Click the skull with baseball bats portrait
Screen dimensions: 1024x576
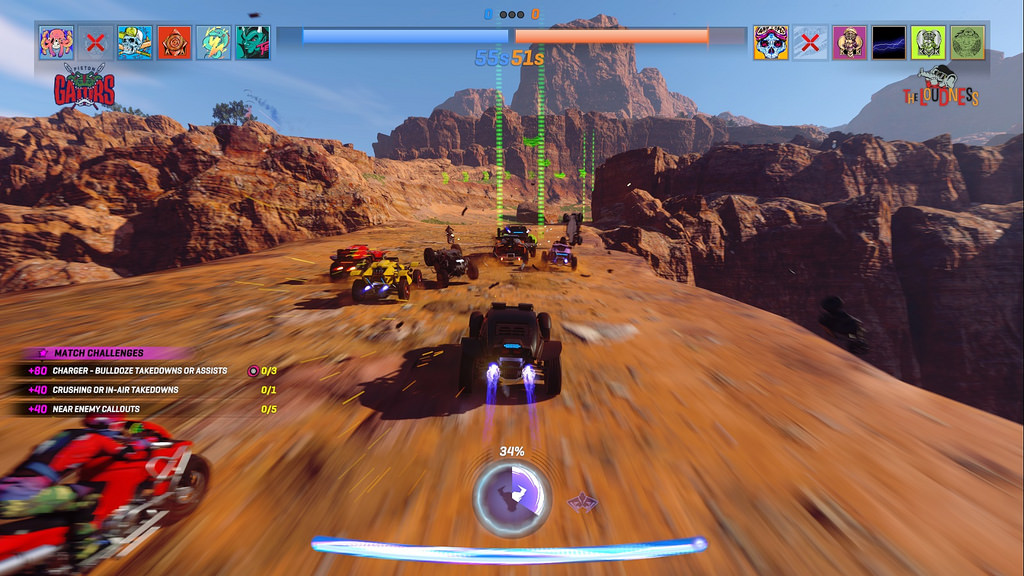[x=135, y=42]
